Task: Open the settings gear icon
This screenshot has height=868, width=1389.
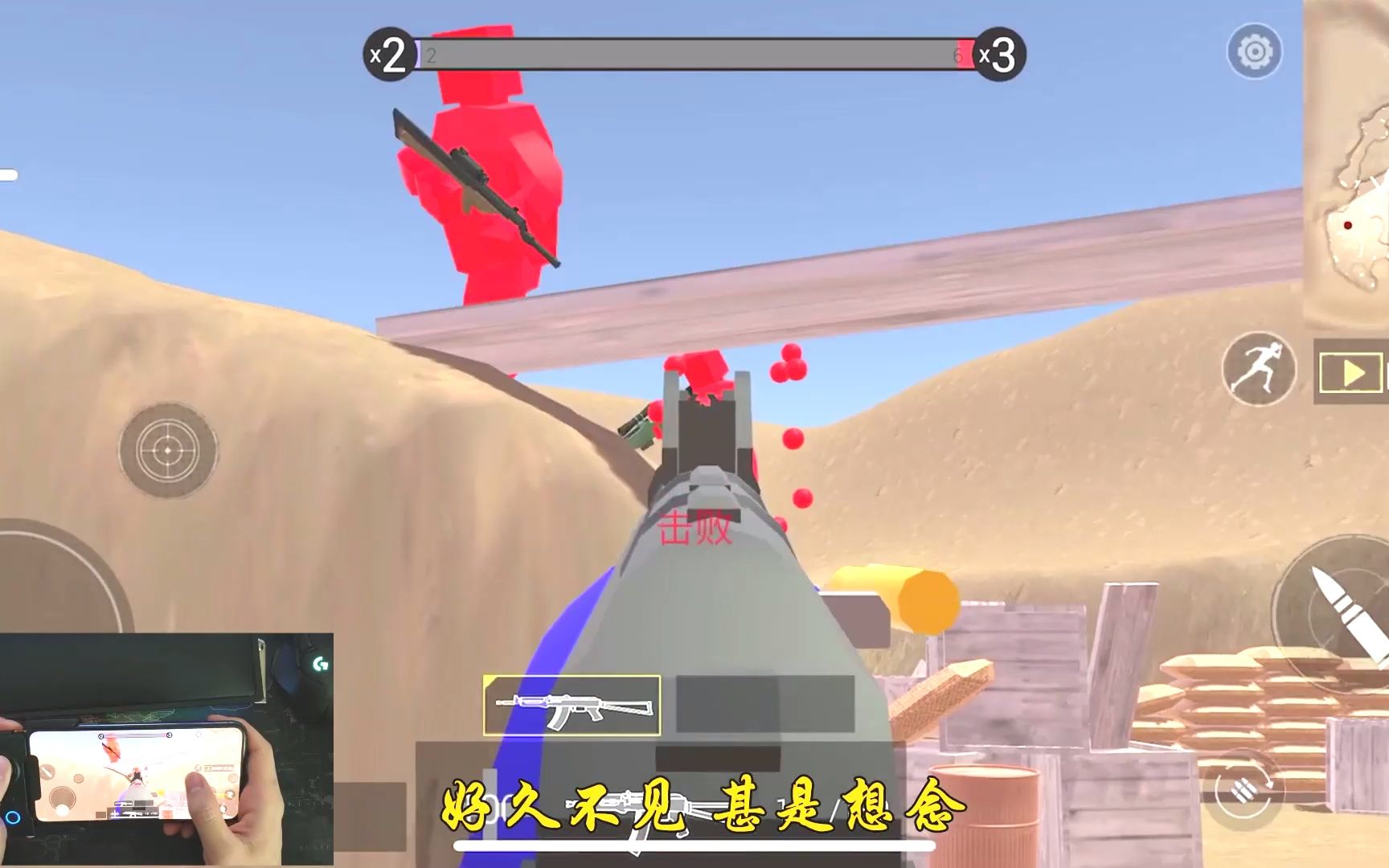Action: click(x=1256, y=51)
